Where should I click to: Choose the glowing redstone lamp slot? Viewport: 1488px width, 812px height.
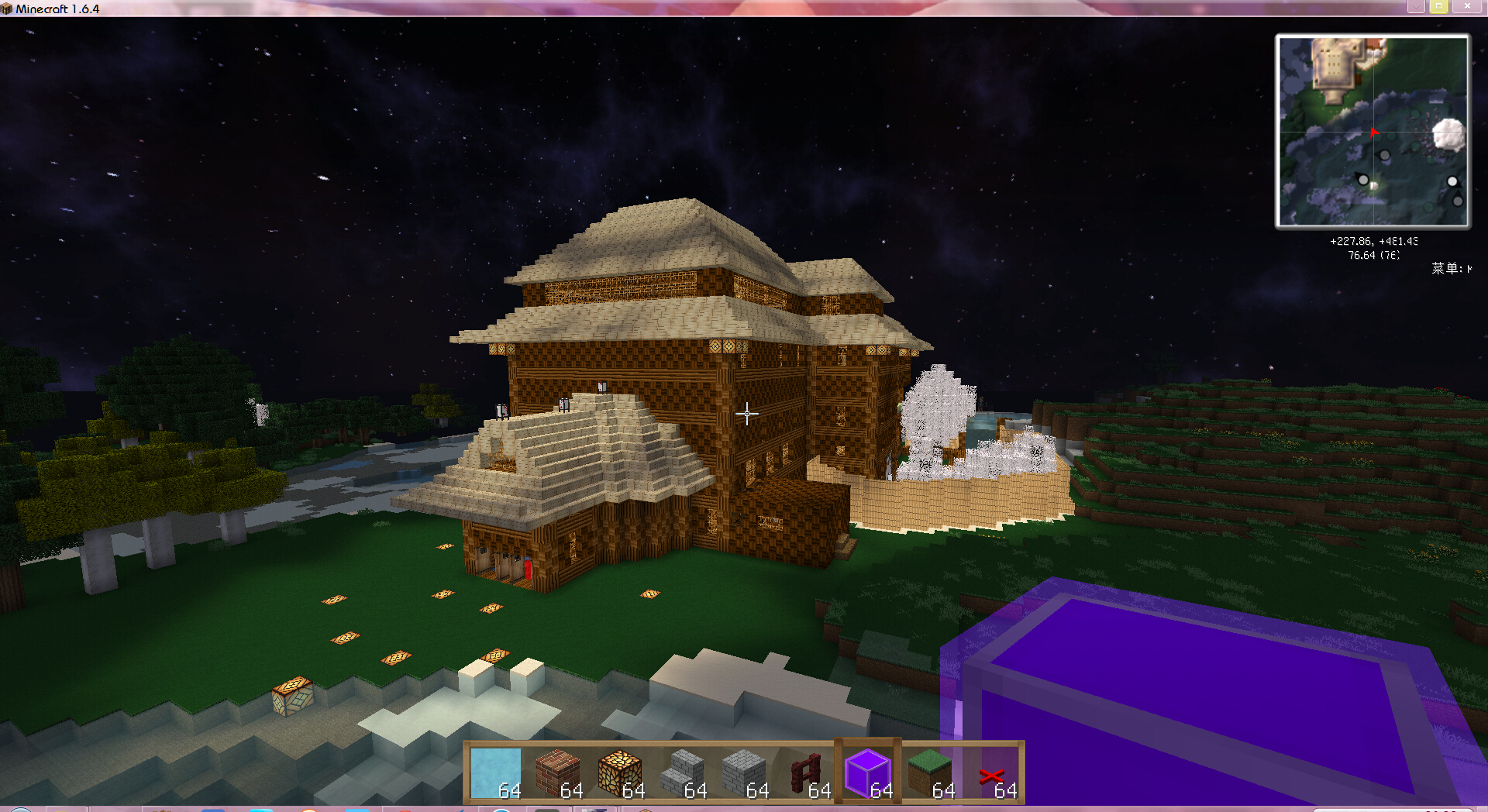pos(620,772)
